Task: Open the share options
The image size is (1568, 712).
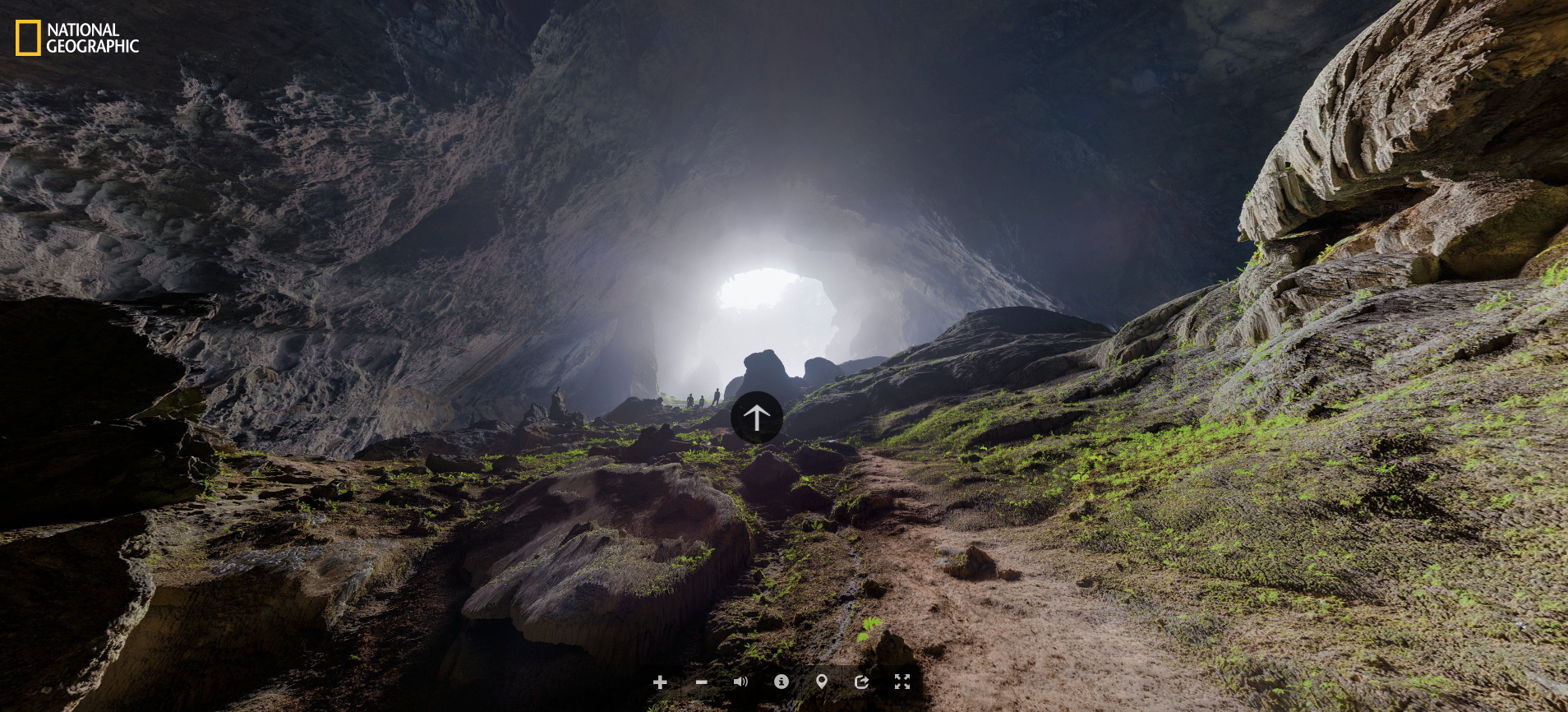Action: click(x=861, y=682)
